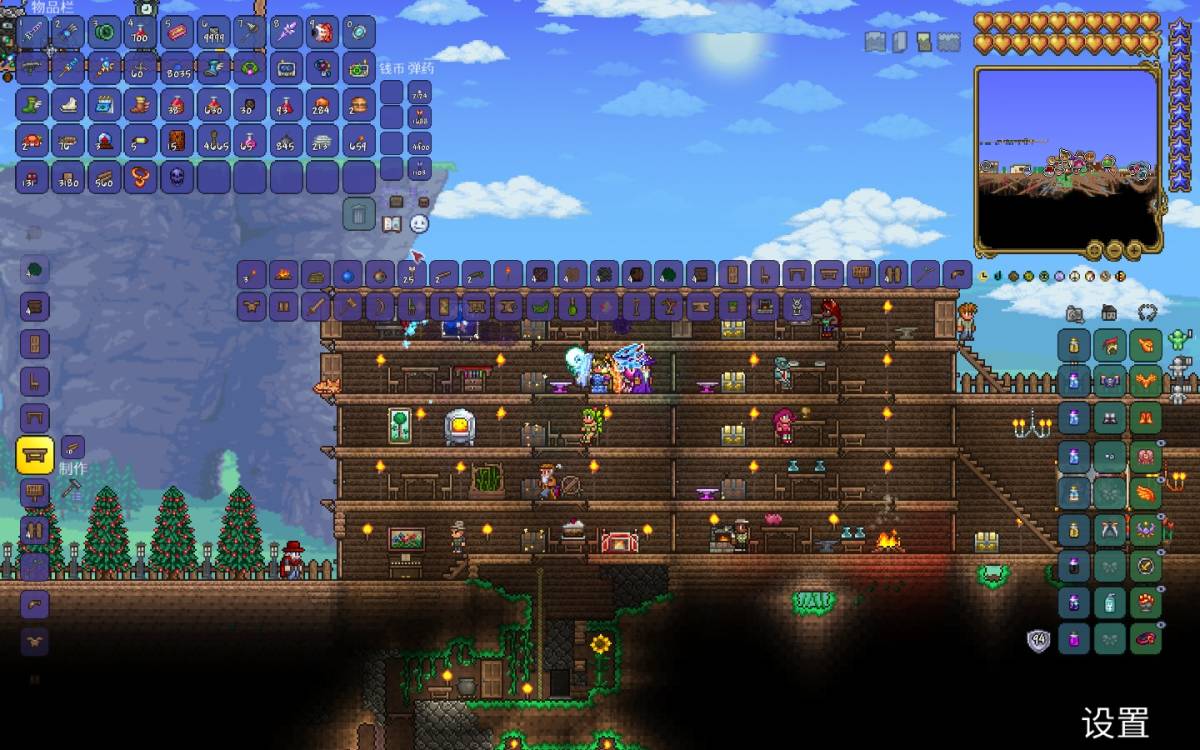
Task: Select the purple skull mask item
Action: (177, 177)
